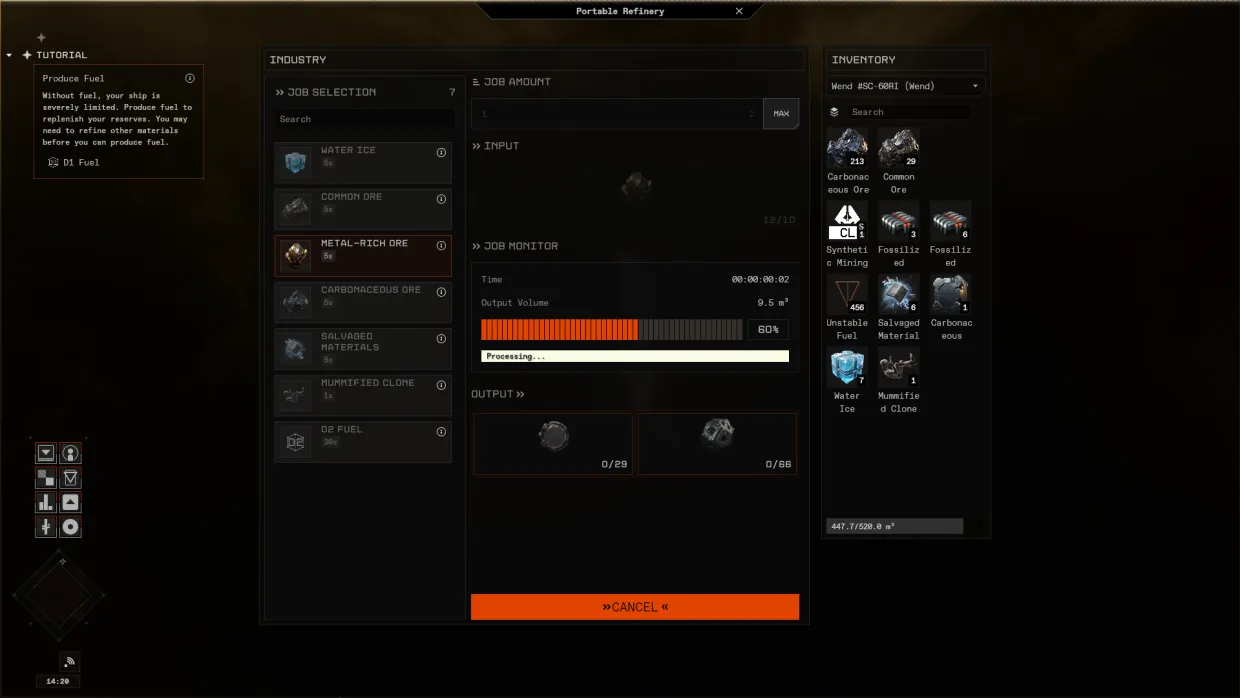Select the Carbonaceous Ore stack of 213

tap(847, 148)
